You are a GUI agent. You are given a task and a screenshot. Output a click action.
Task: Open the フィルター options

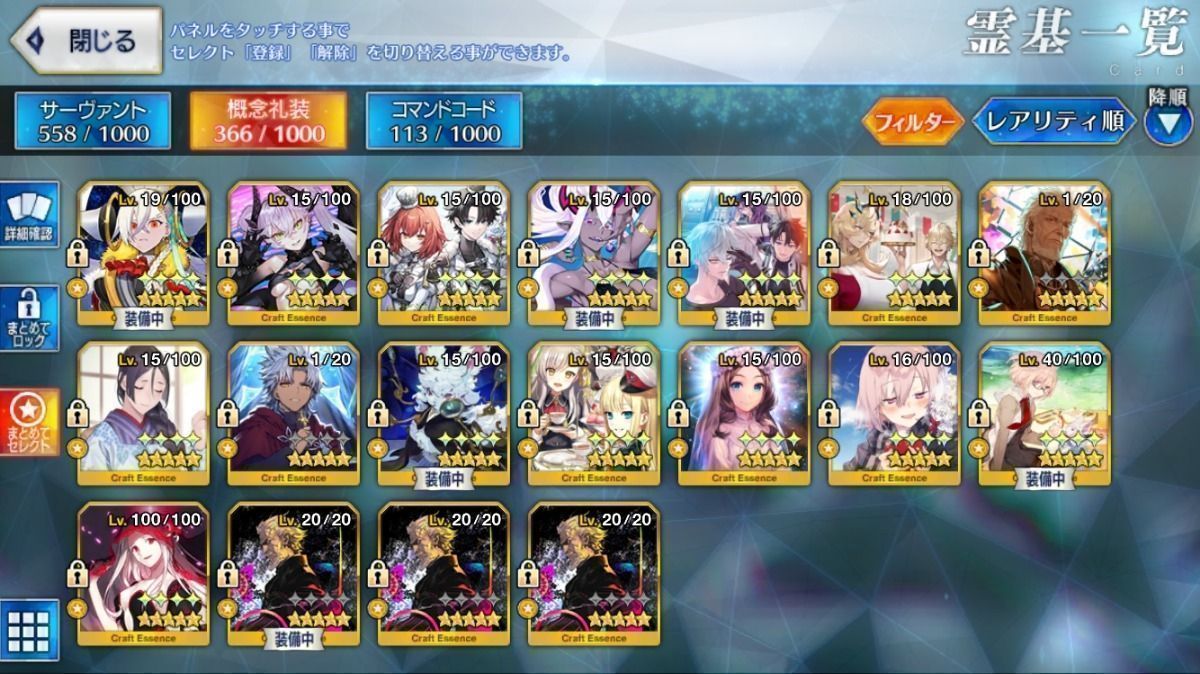click(911, 122)
